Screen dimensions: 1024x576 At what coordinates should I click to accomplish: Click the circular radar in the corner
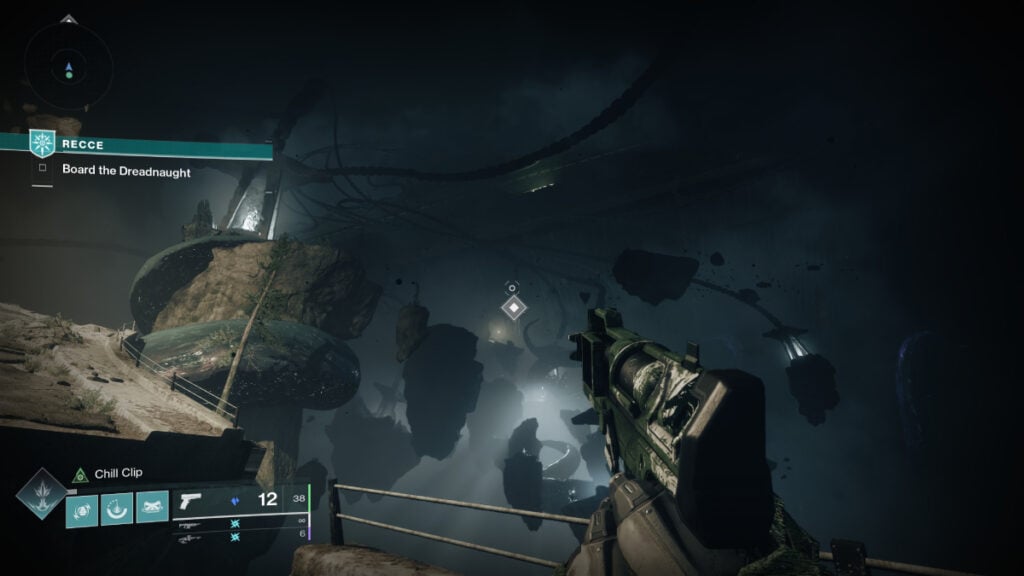pyautogui.click(x=69, y=68)
